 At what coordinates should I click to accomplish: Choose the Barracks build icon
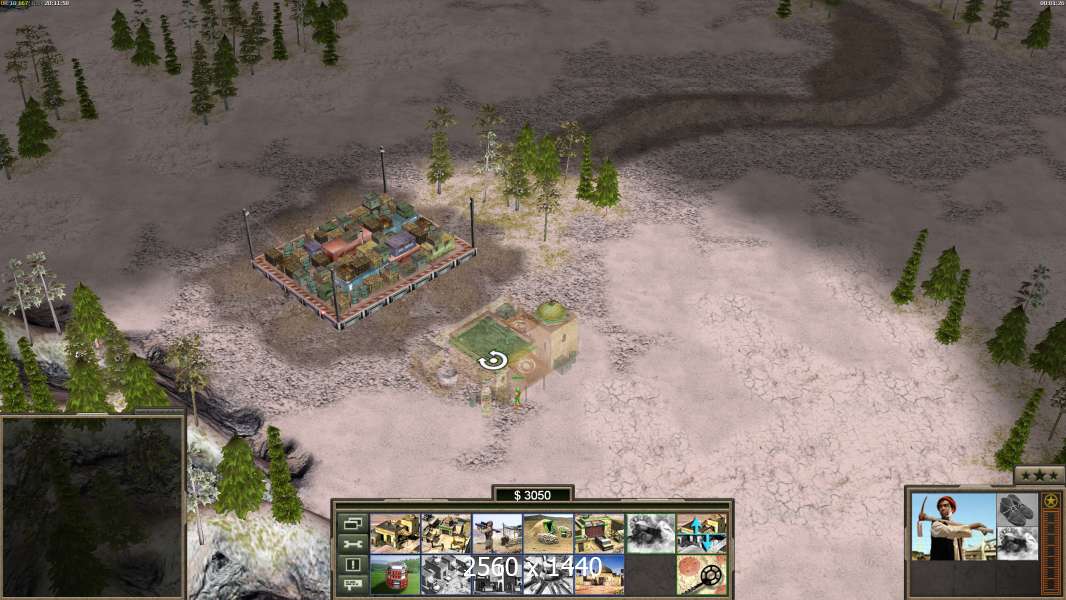[x=446, y=533]
